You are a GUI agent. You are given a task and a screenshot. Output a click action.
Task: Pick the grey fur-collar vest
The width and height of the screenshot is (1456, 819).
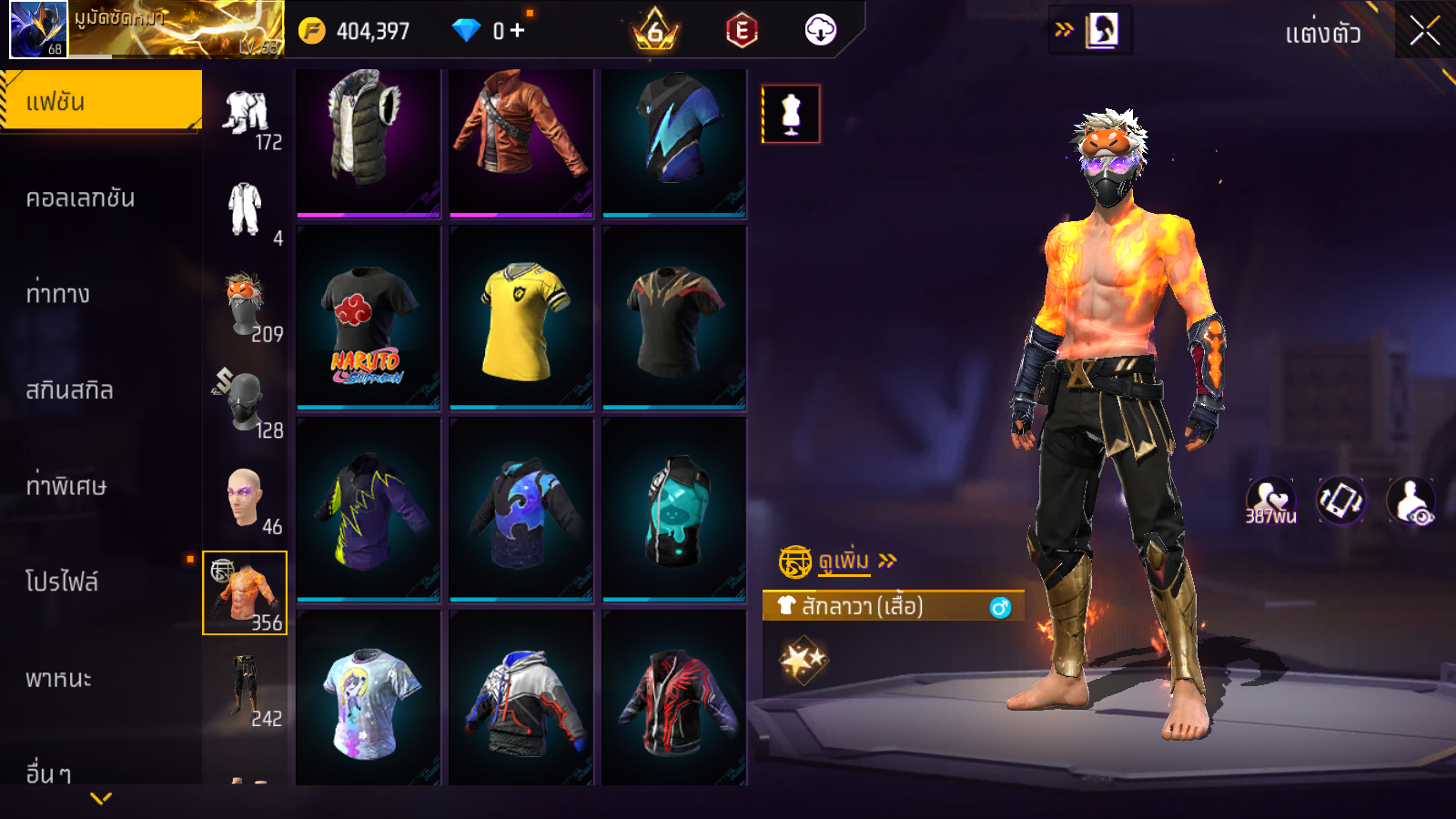pyautogui.click(x=369, y=143)
